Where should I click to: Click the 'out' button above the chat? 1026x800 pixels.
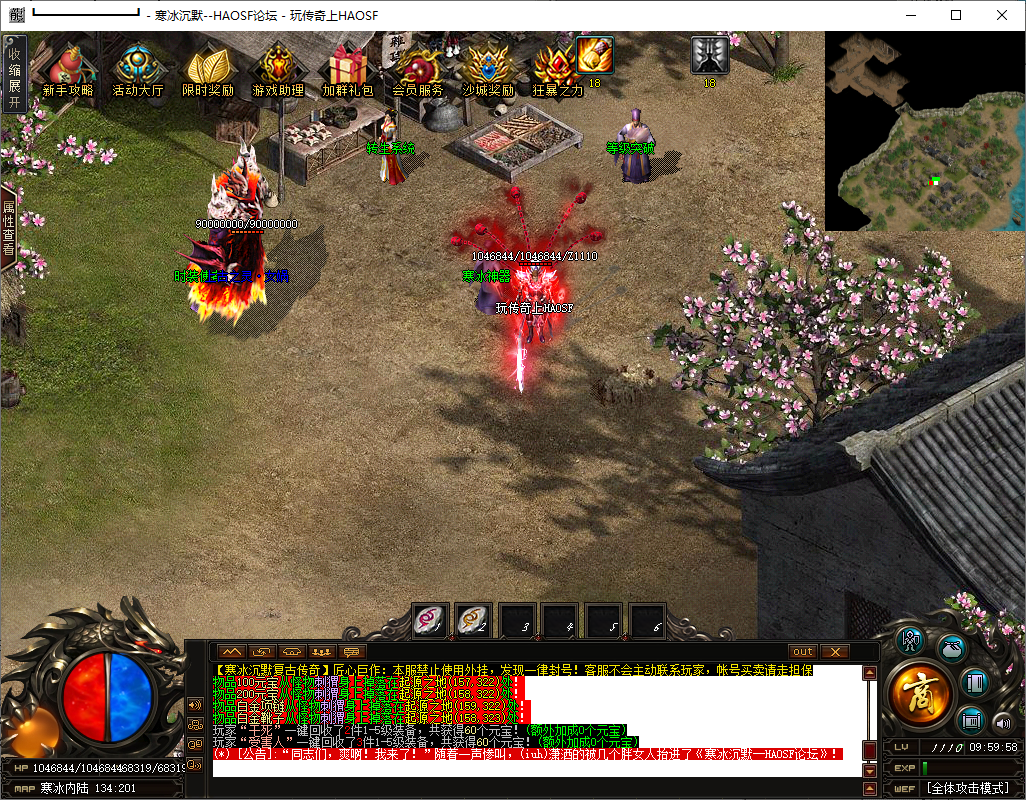pos(803,652)
